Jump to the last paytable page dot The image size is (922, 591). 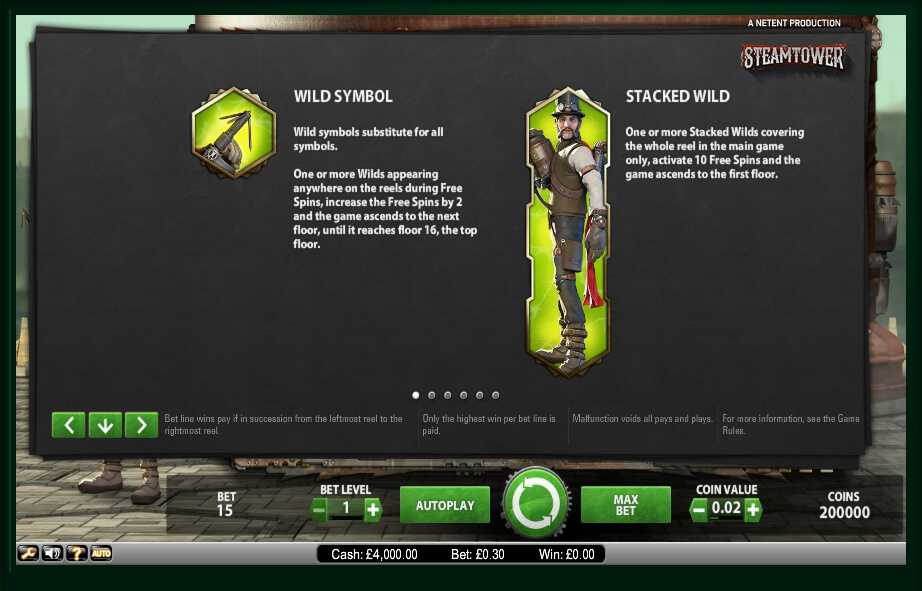496,395
